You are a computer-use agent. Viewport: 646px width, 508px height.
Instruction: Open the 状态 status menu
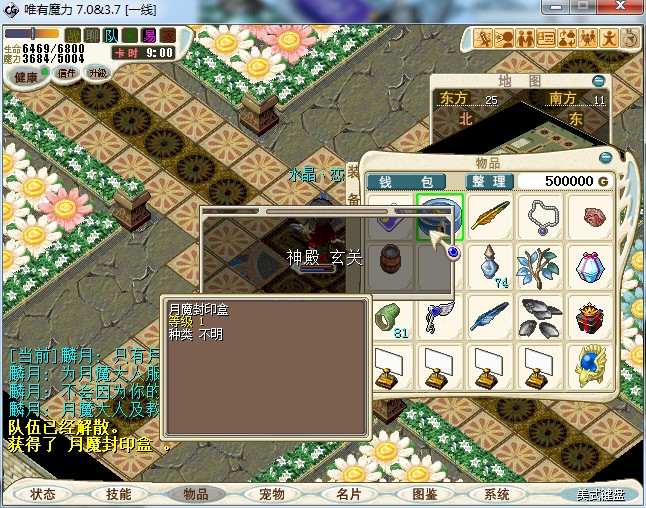pyautogui.click(x=43, y=494)
